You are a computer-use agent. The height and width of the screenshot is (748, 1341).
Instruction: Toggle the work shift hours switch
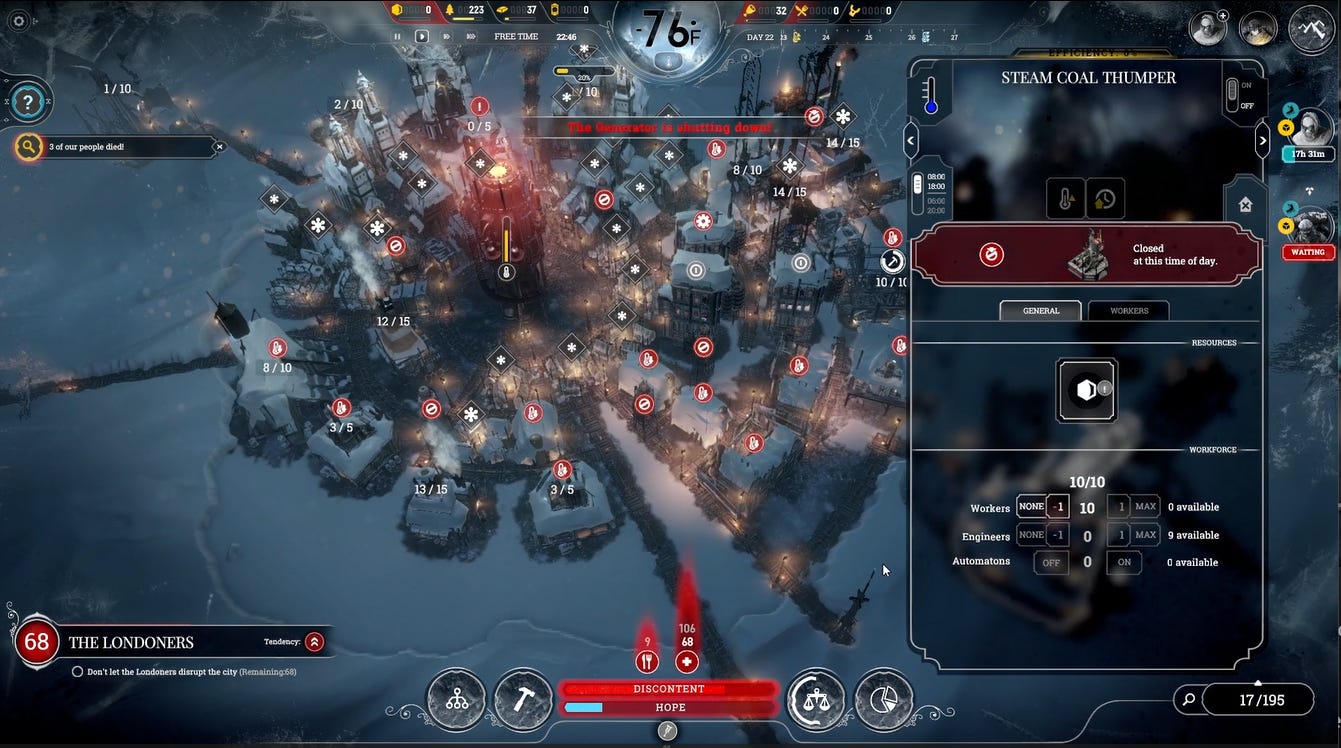918,193
